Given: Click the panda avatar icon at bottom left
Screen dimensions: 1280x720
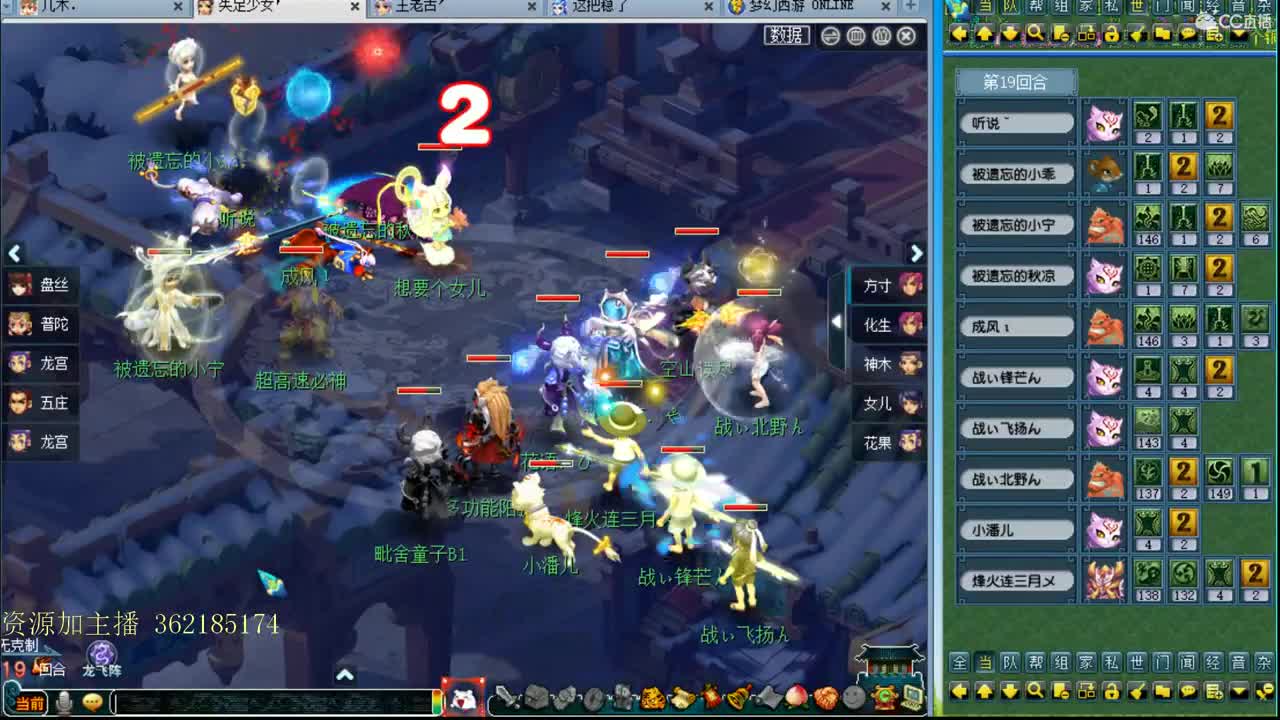Looking at the screenshot, I should pos(463,699).
